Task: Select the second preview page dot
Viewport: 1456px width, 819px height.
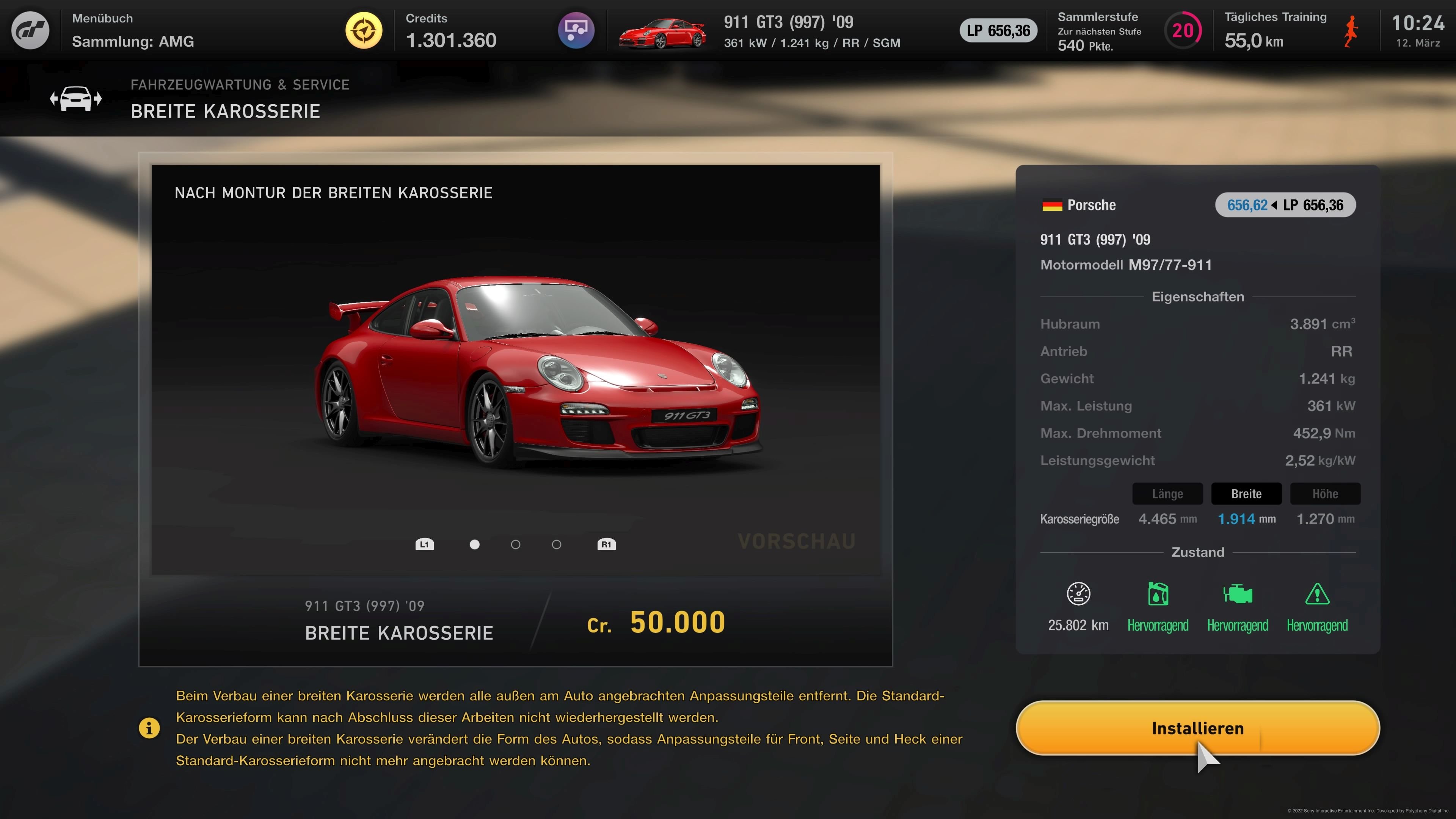Action: [515, 544]
